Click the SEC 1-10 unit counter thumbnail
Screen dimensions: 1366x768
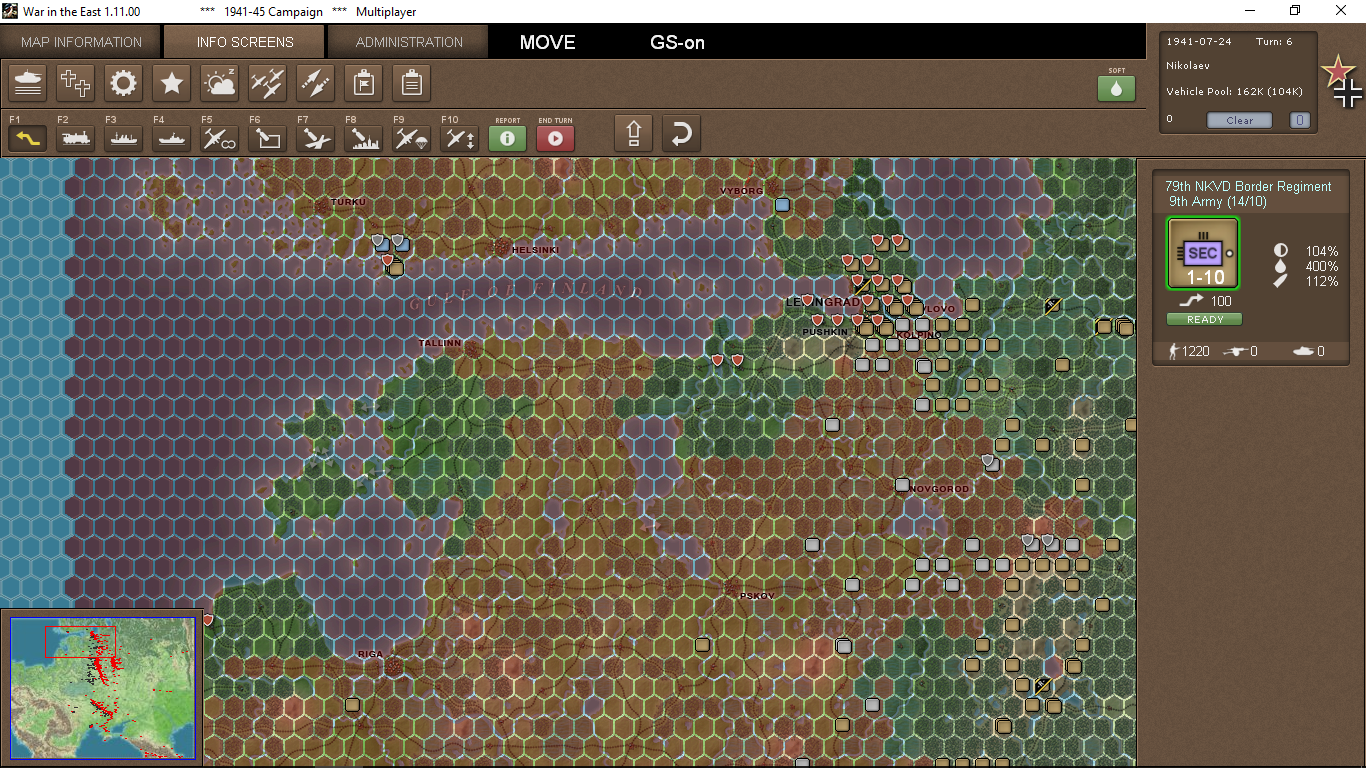(x=1203, y=253)
